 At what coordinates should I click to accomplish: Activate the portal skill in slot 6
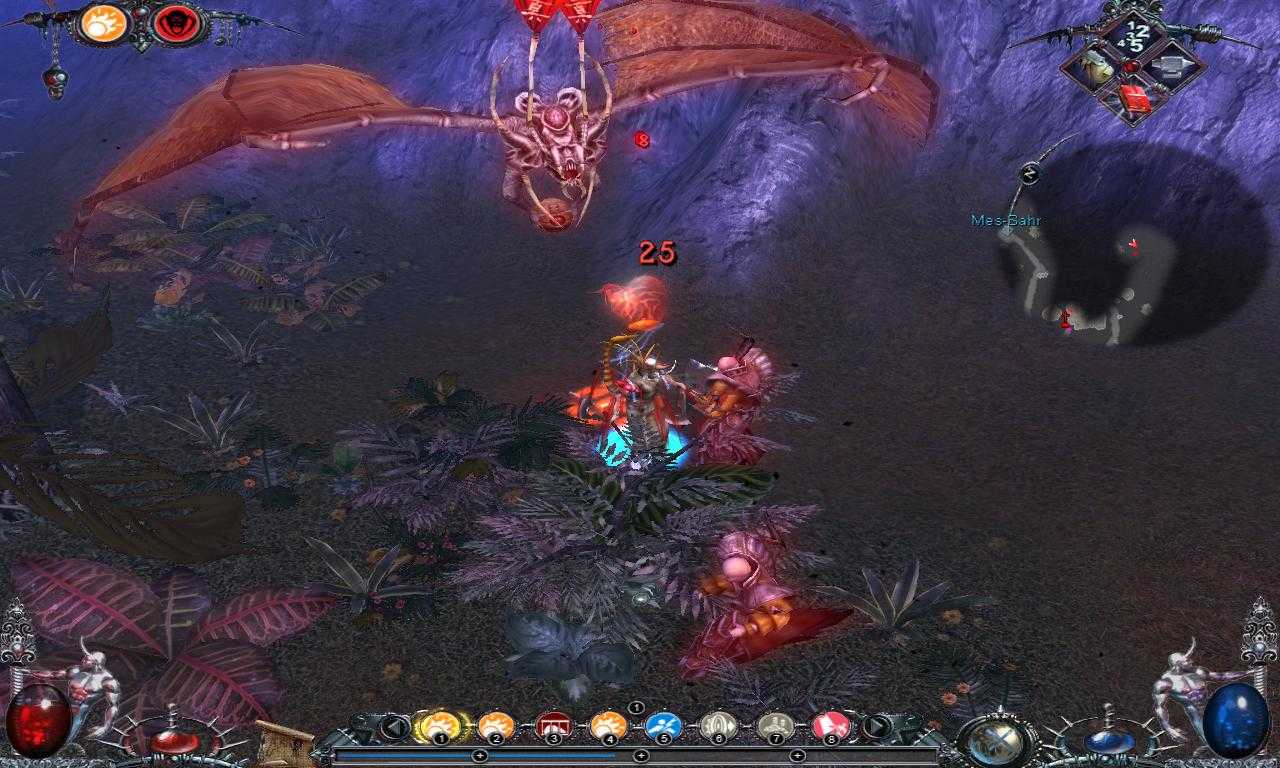pyautogui.click(x=719, y=724)
